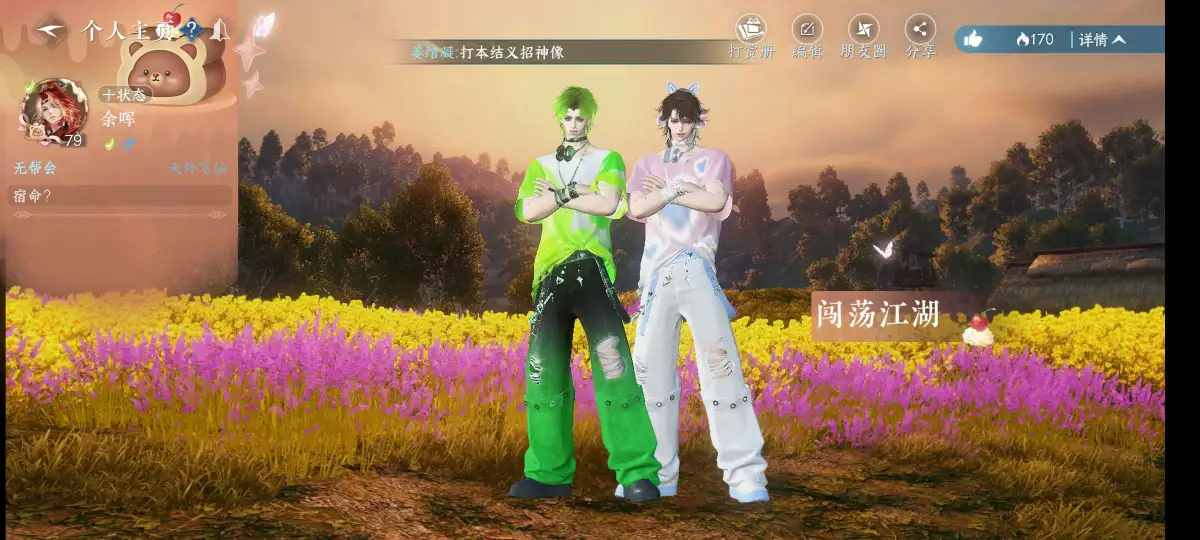
Task: Add a status with 十状态
Action: 125,95
